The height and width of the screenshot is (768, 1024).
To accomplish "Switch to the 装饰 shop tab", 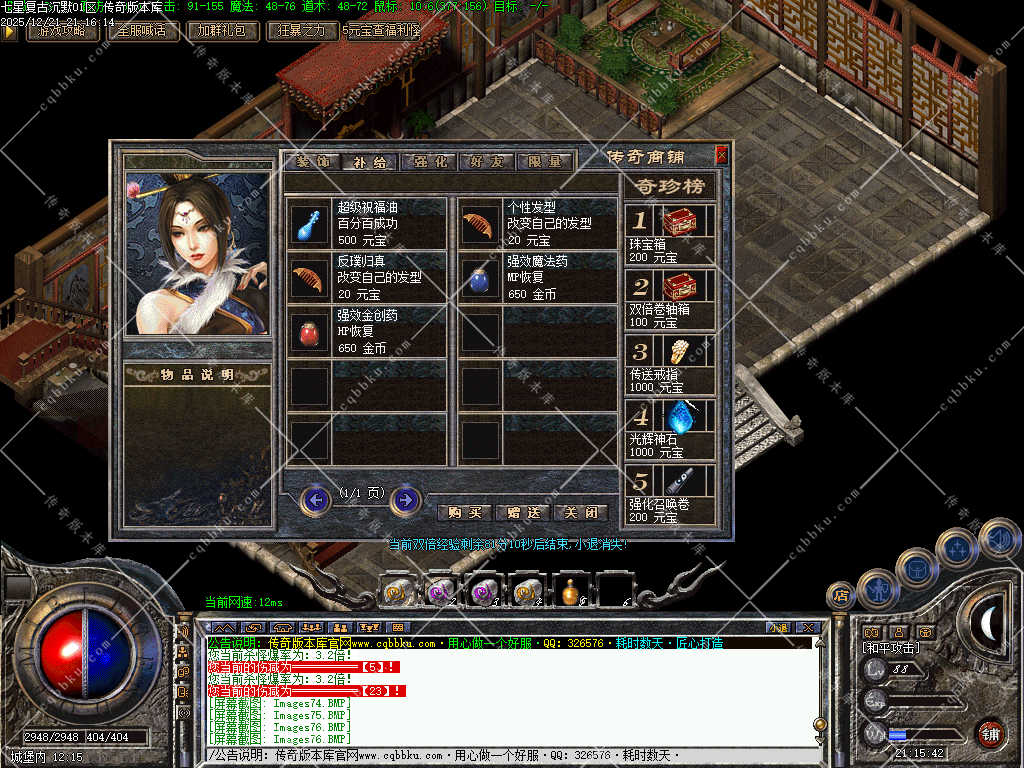I will pos(312,161).
